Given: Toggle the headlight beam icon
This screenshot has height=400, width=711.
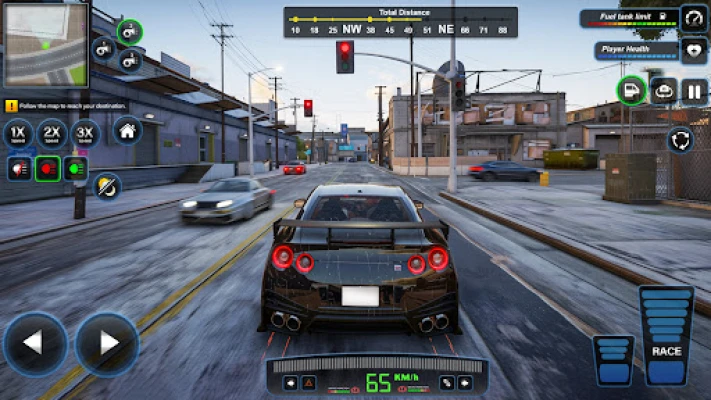Looking at the screenshot, I should click(x=19, y=168).
